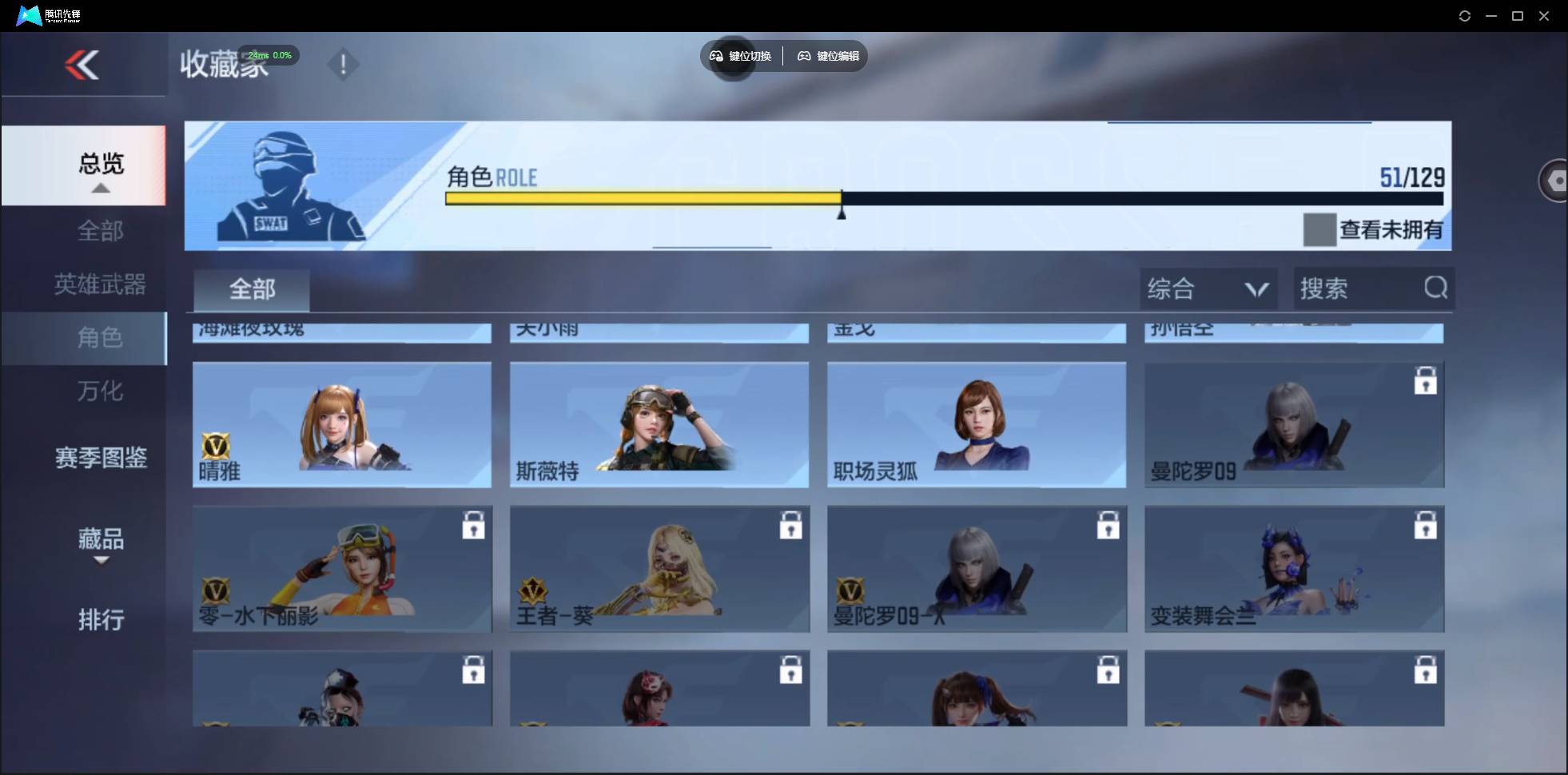Image resolution: width=1568 pixels, height=775 pixels.
Task: Collapse the 藏品 section expander
Action: [101, 561]
